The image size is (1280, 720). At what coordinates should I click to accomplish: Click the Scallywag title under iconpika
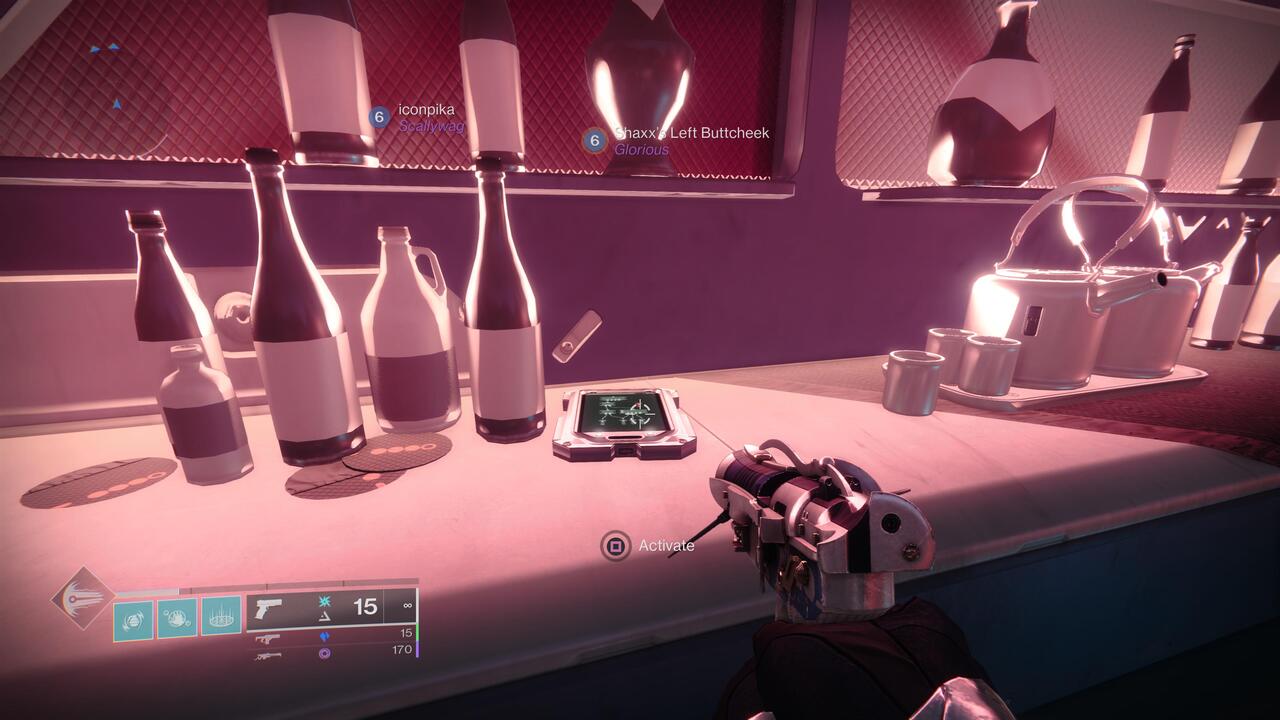pyautogui.click(x=431, y=126)
